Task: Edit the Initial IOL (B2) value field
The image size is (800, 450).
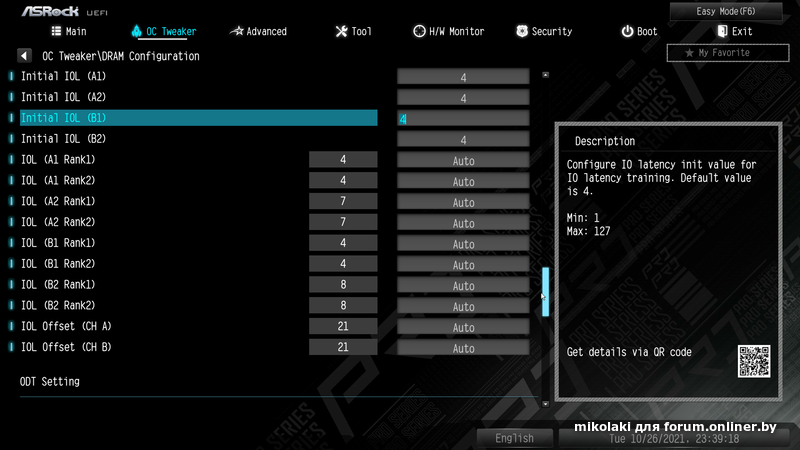Action: (463, 140)
